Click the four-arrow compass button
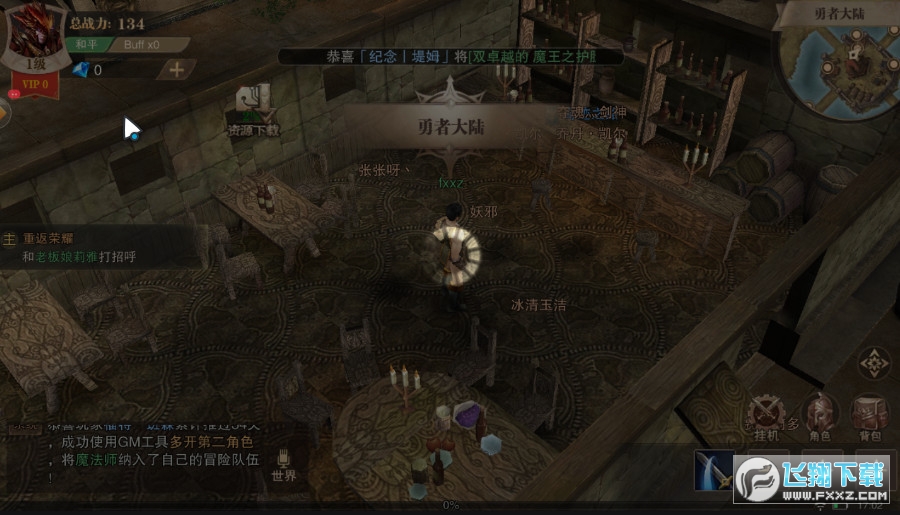900x515 pixels. pyautogui.click(x=874, y=362)
